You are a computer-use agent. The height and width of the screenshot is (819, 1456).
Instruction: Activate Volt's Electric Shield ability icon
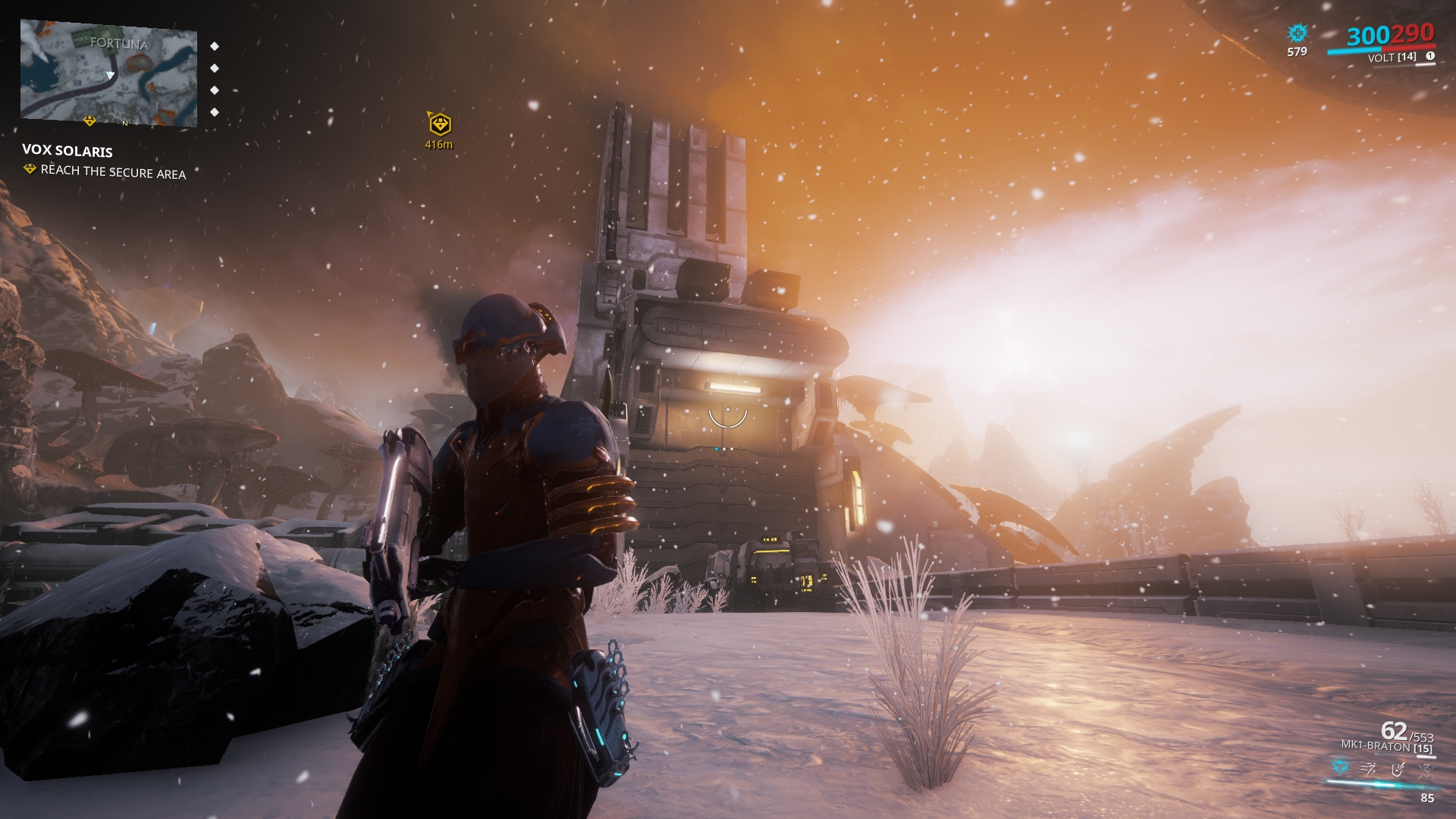[1398, 769]
